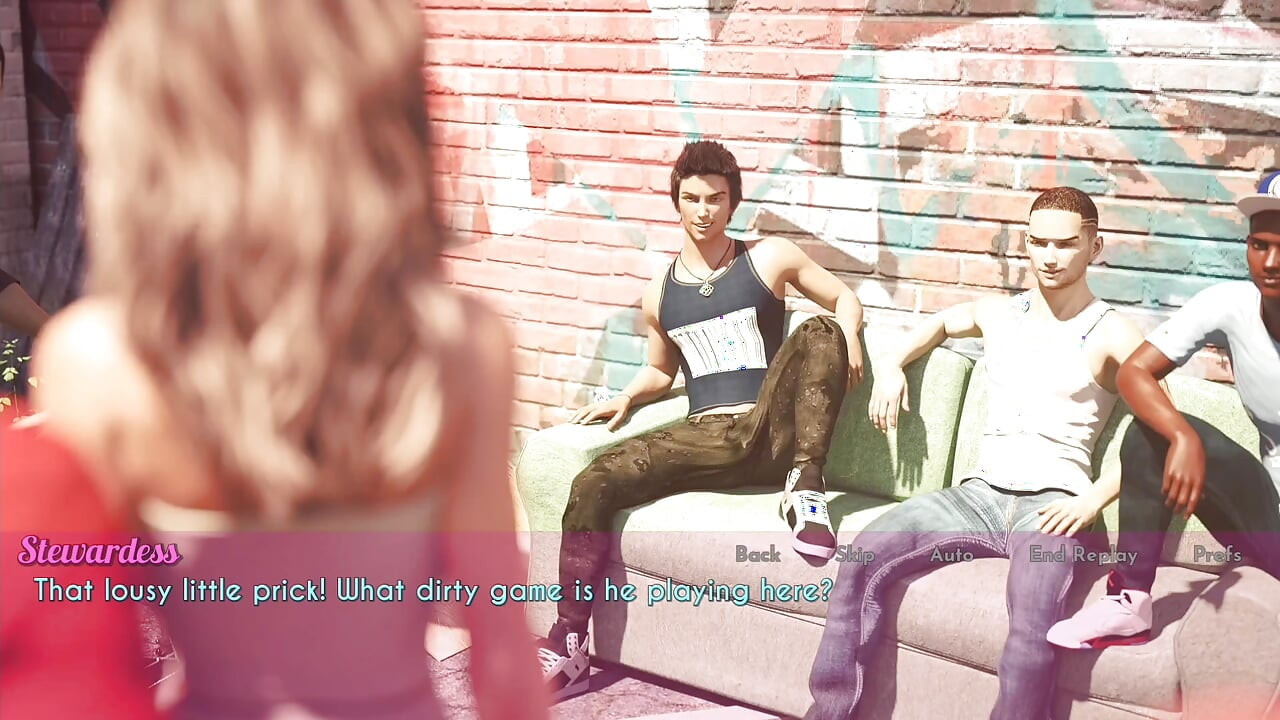Viewport: 1280px width, 720px height.
Task: Click the scene to advance the story
Action: point(640,300)
